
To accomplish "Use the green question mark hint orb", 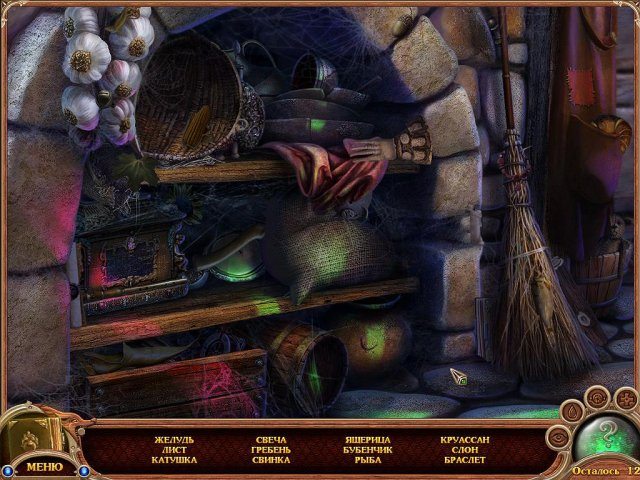I will click(606, 439).
